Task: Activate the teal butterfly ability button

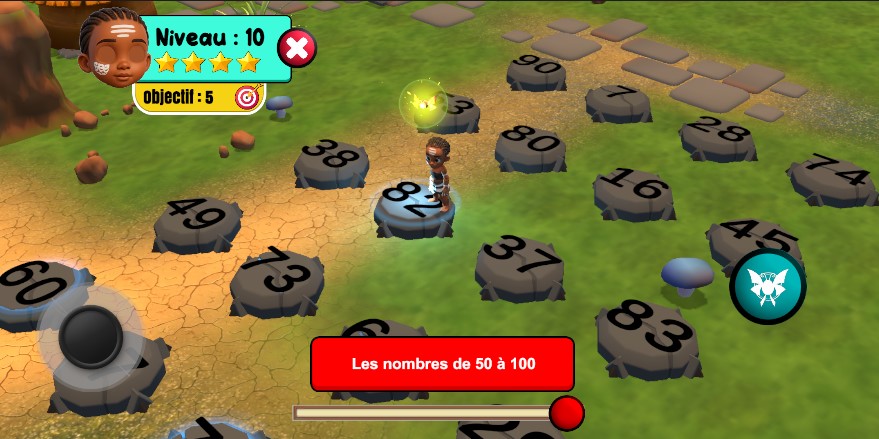Action: [x=767, y=287]
